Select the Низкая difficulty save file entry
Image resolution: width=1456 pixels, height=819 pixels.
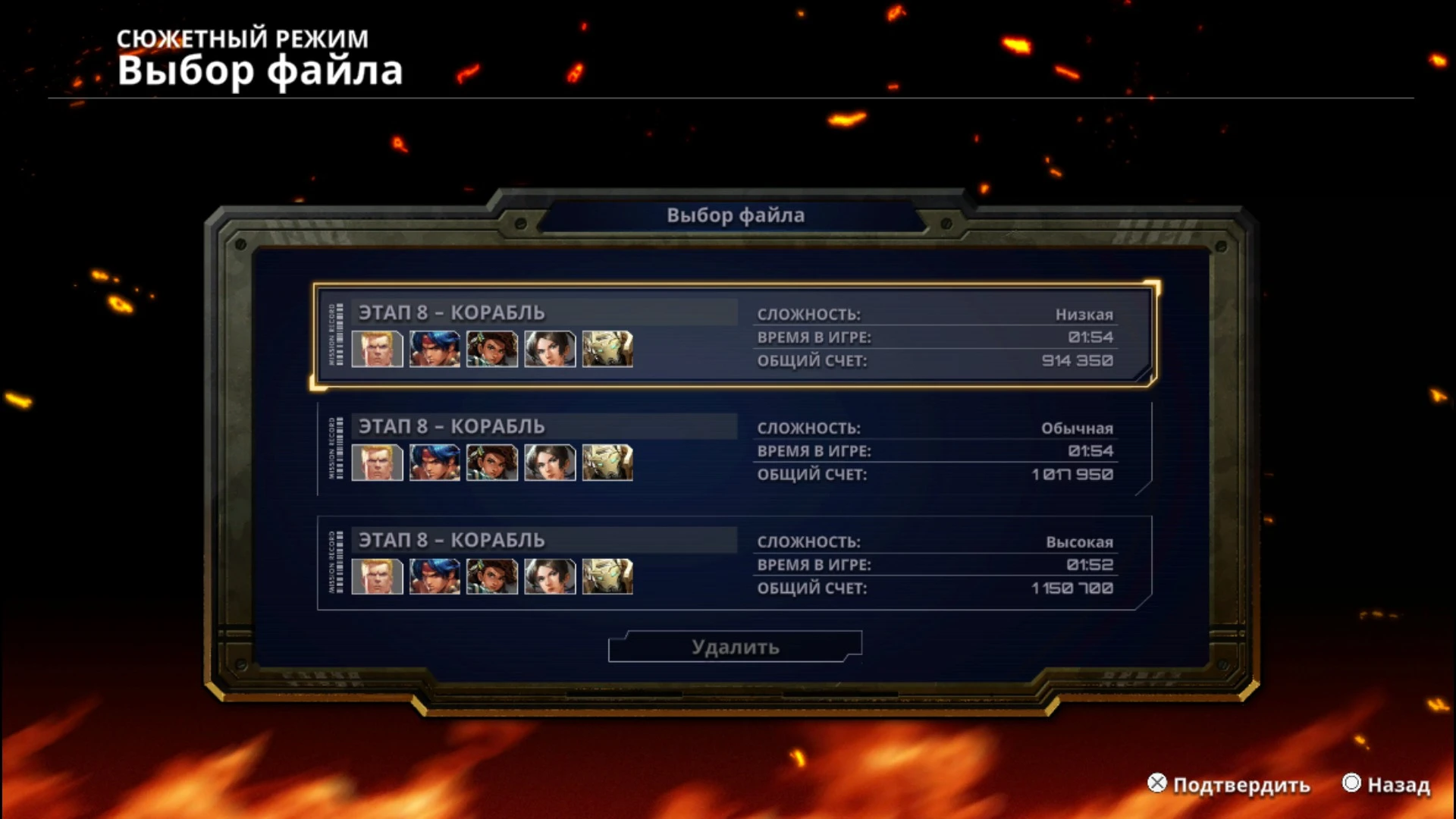point(732,336)
